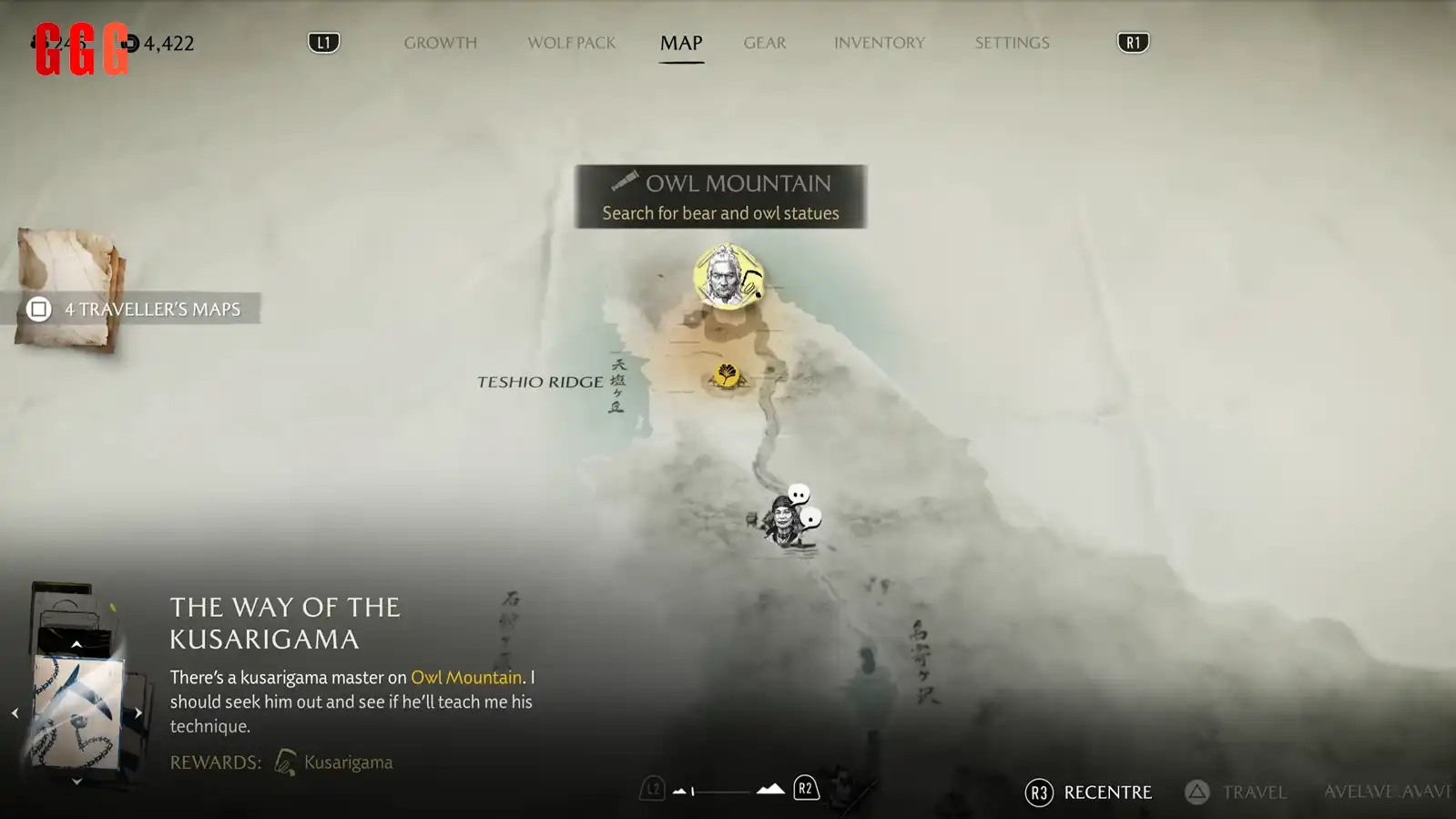Open the Wolf Pack tab
1456x819 pixels.
tap(571, 43)
